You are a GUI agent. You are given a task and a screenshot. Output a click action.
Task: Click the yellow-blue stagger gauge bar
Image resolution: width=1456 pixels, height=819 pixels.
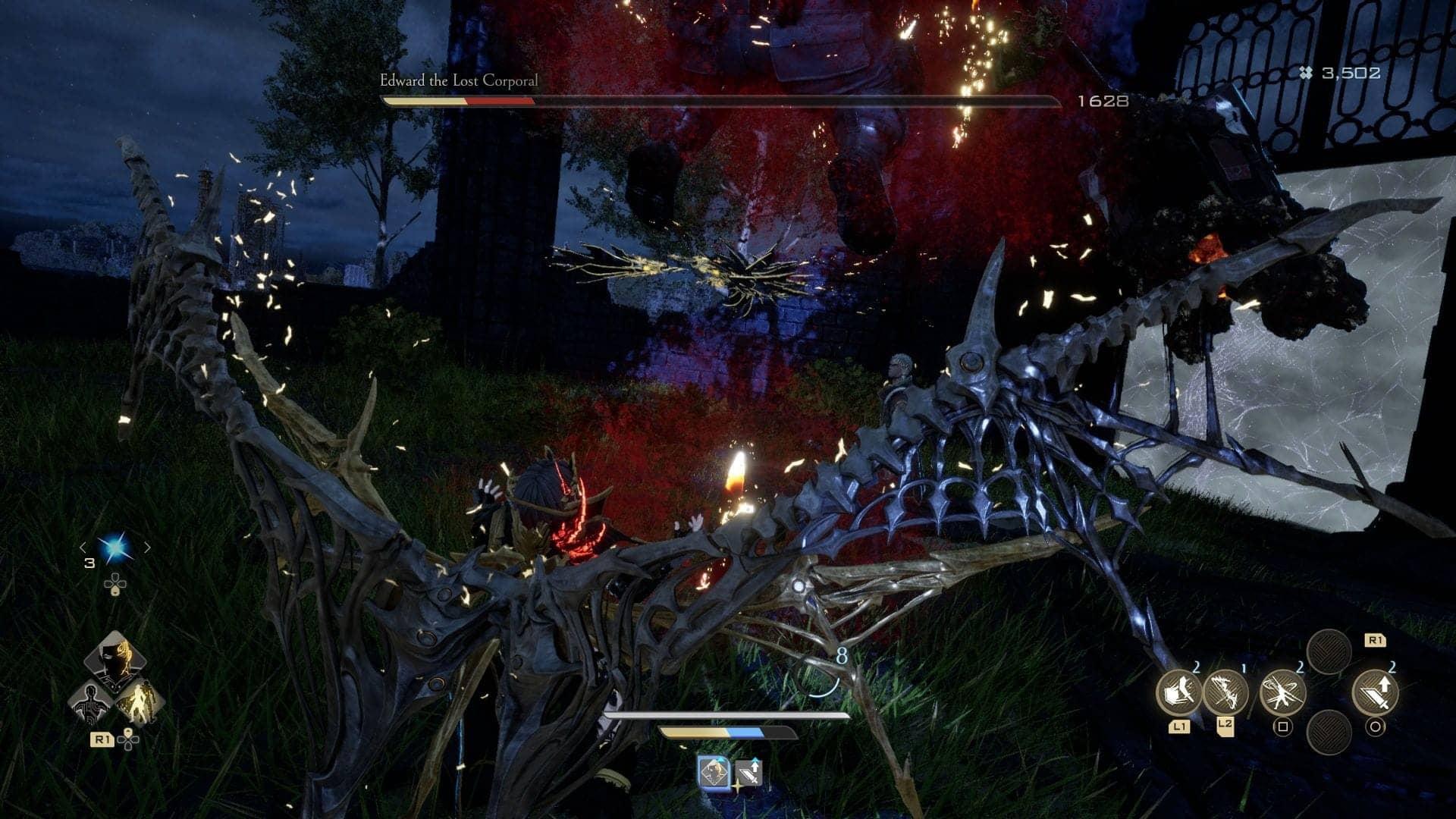coord(727,733)
